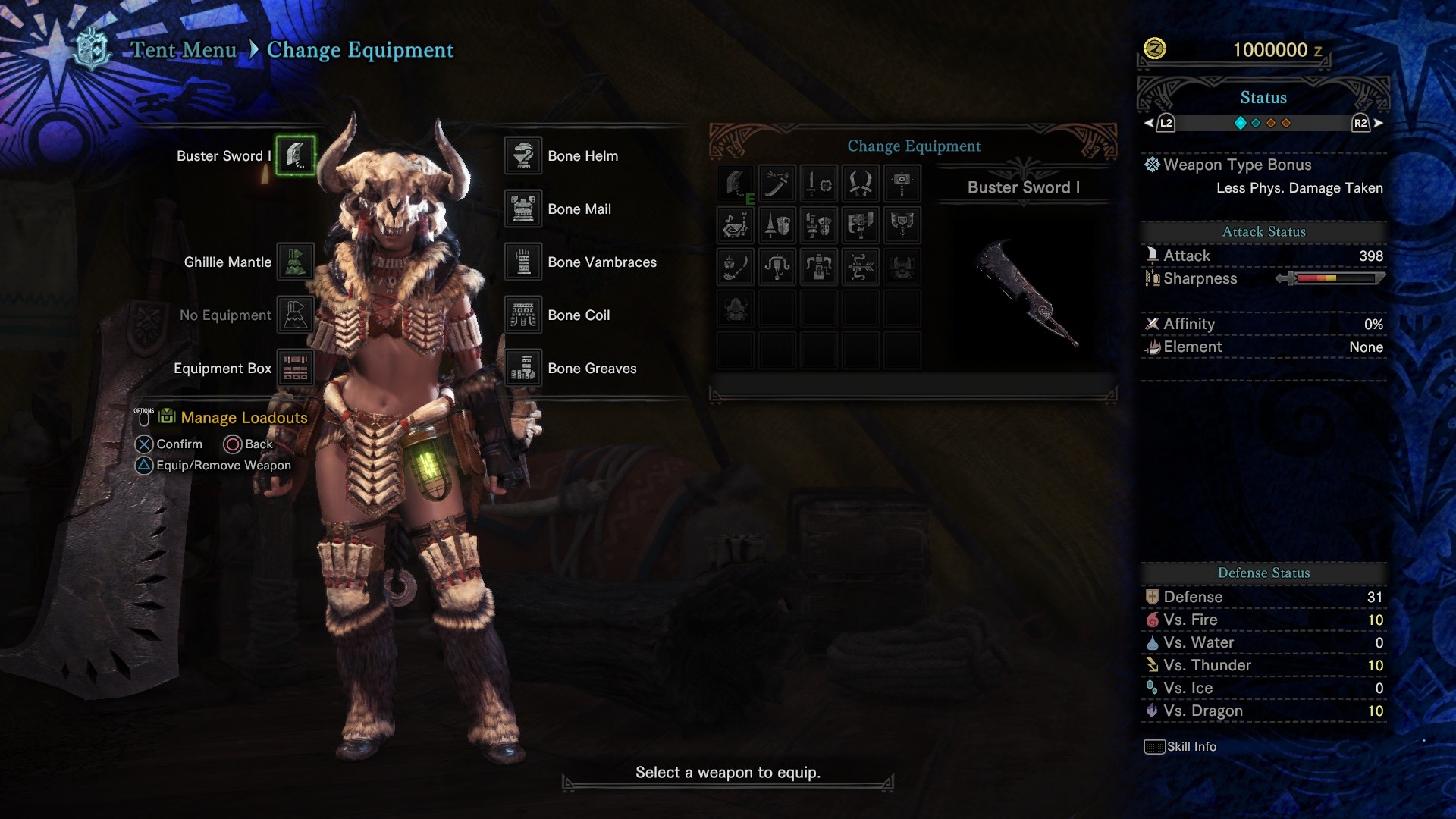Open the Dual Blades weapon category
Screen dimensions: 1456x819
(861, 184)
